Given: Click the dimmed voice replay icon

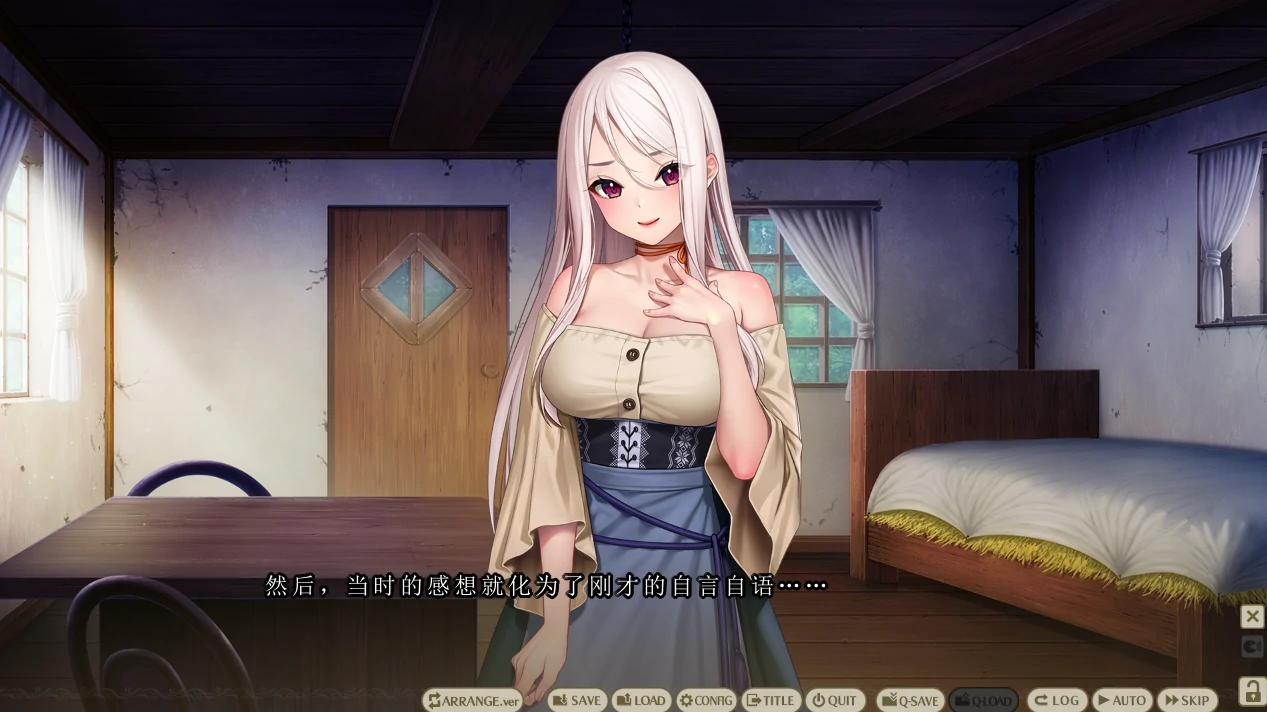Looking at the screenshot, I should click(x=1252, y=647).
